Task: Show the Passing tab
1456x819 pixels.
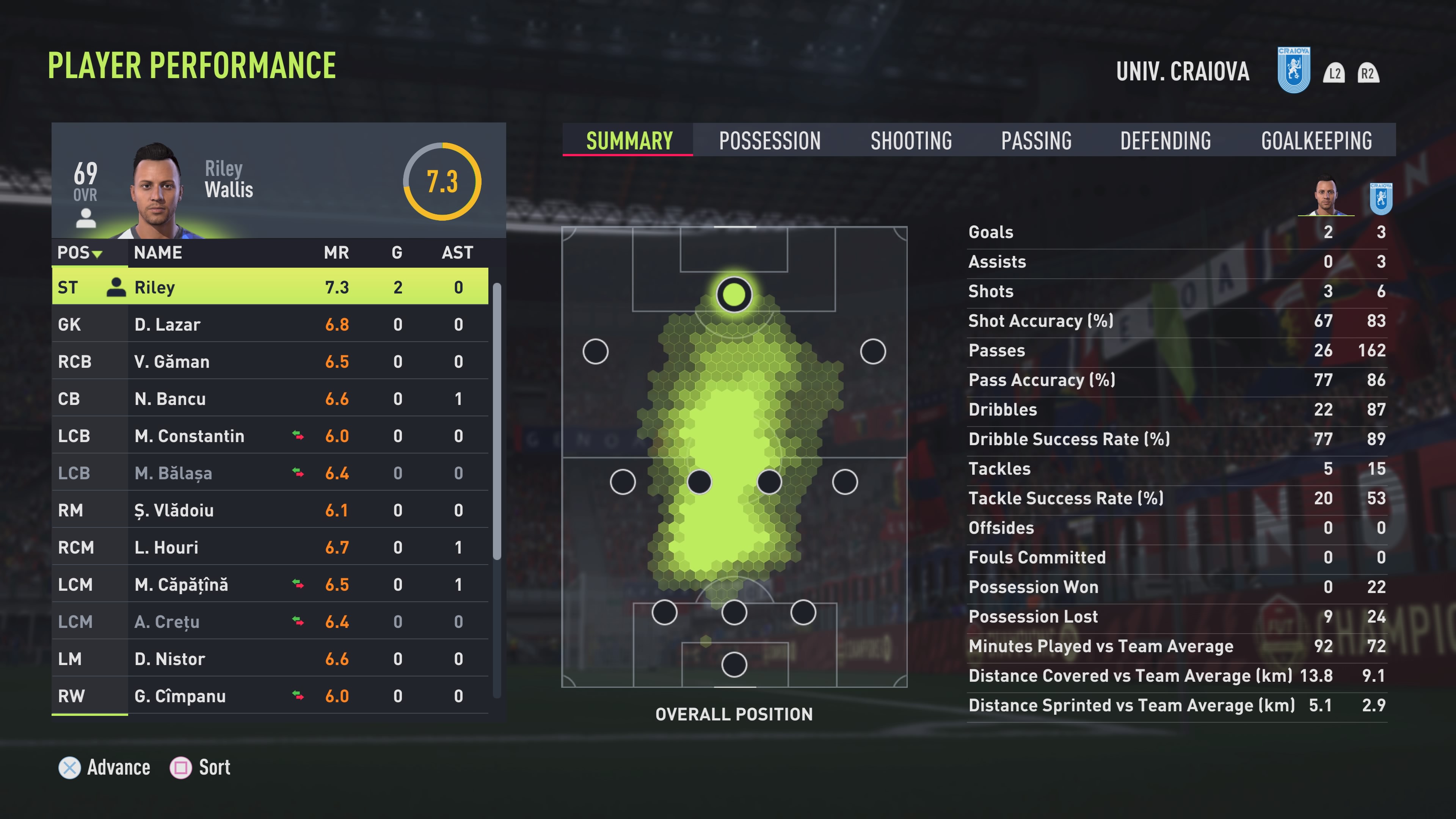Action: click(x=1036, y=140)
